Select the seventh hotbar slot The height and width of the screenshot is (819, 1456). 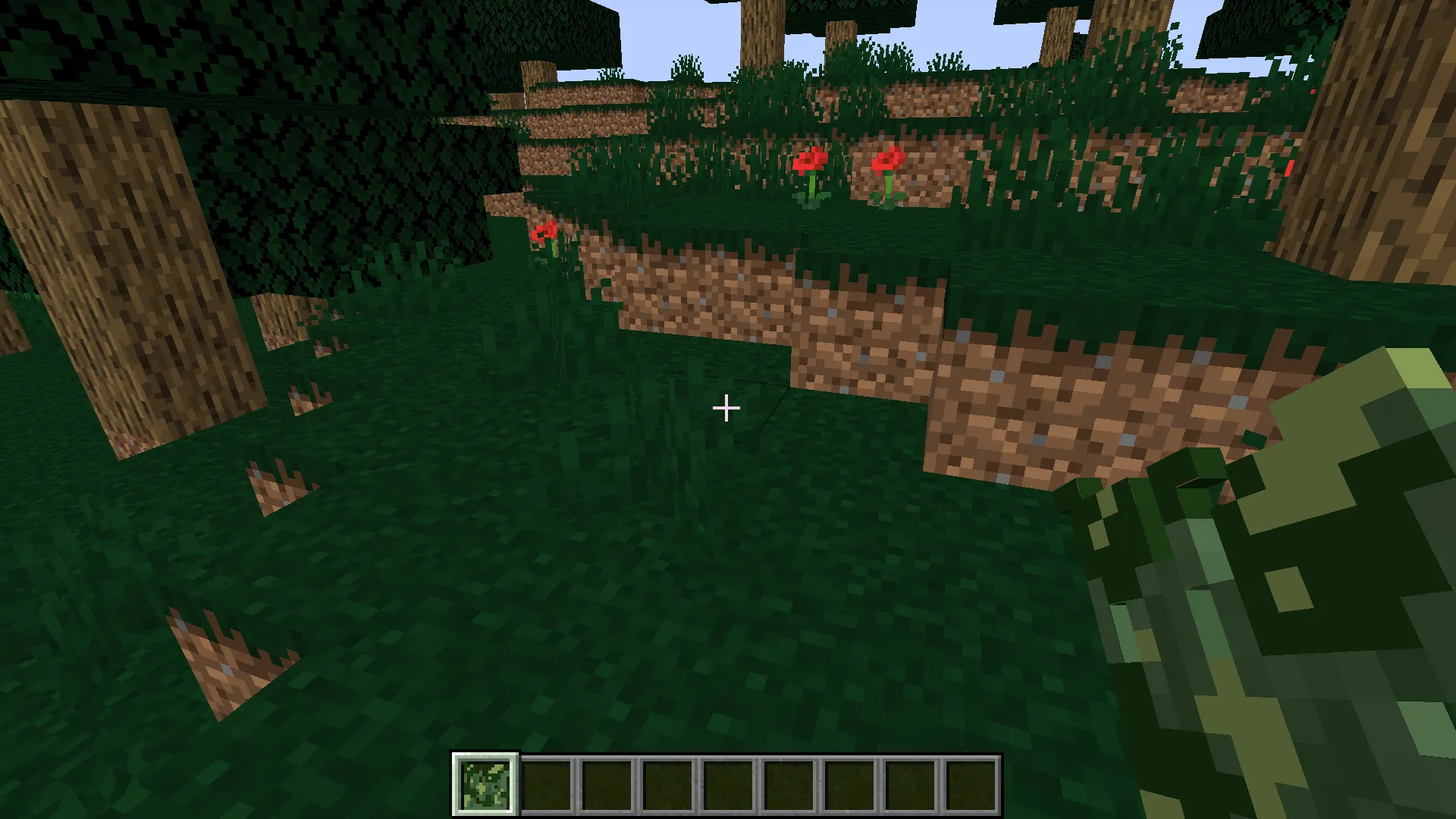[851, 784]
